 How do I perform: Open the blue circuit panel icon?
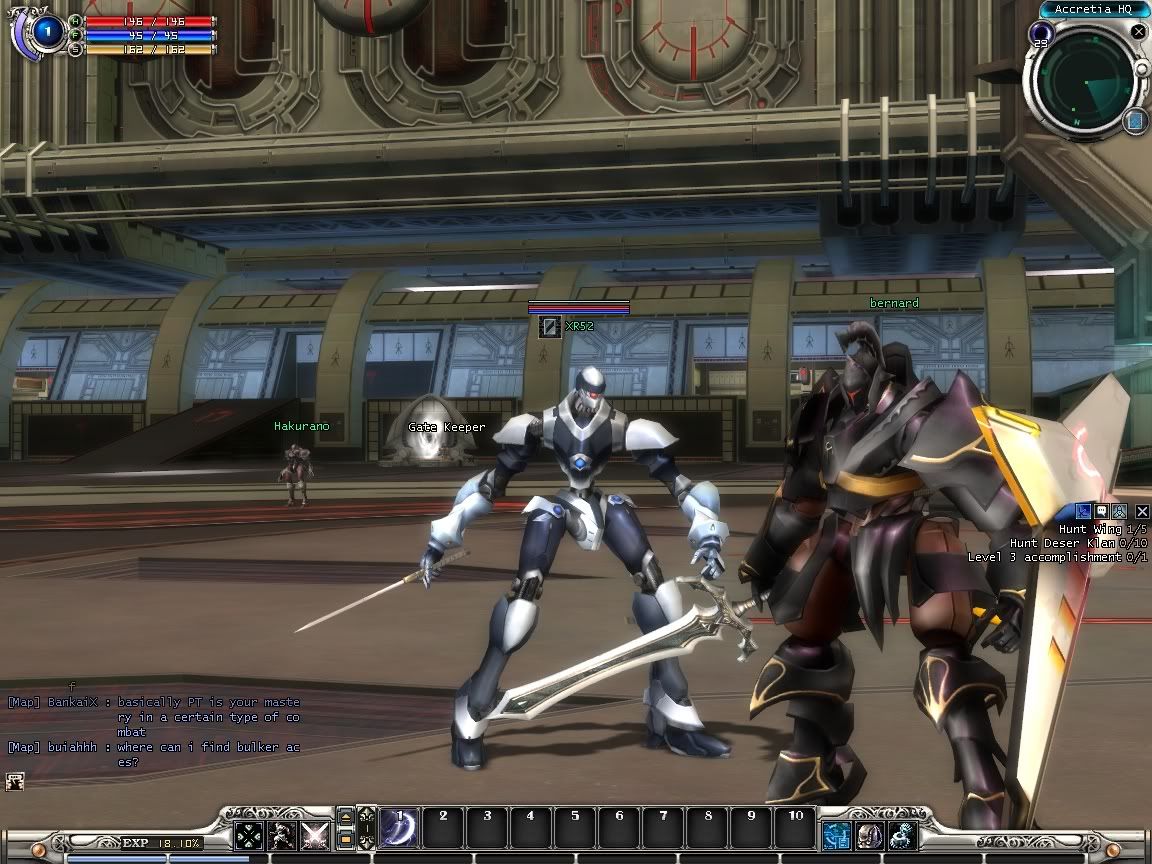tap(836, 835)
